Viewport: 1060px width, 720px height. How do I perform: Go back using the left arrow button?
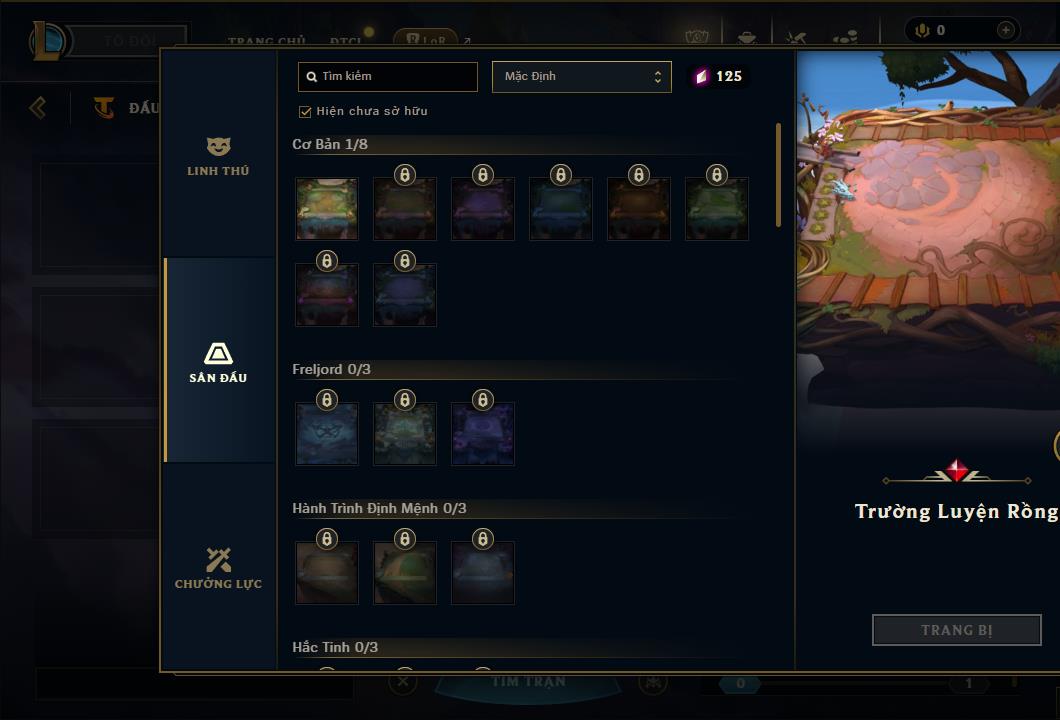pyautogui.click(x=38, y=107)
